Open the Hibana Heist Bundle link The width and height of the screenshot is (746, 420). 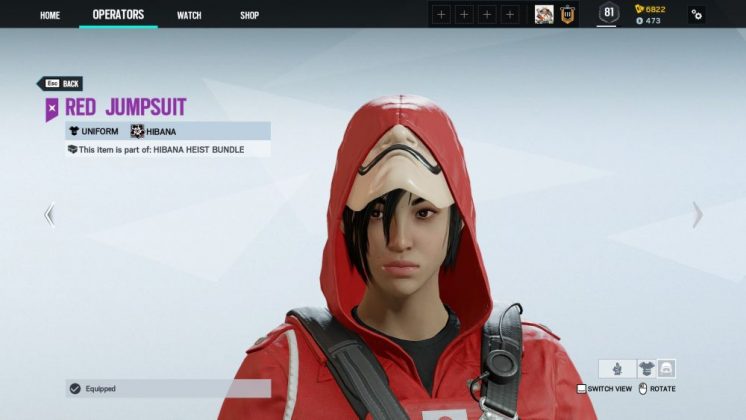(x=192, y=149)
